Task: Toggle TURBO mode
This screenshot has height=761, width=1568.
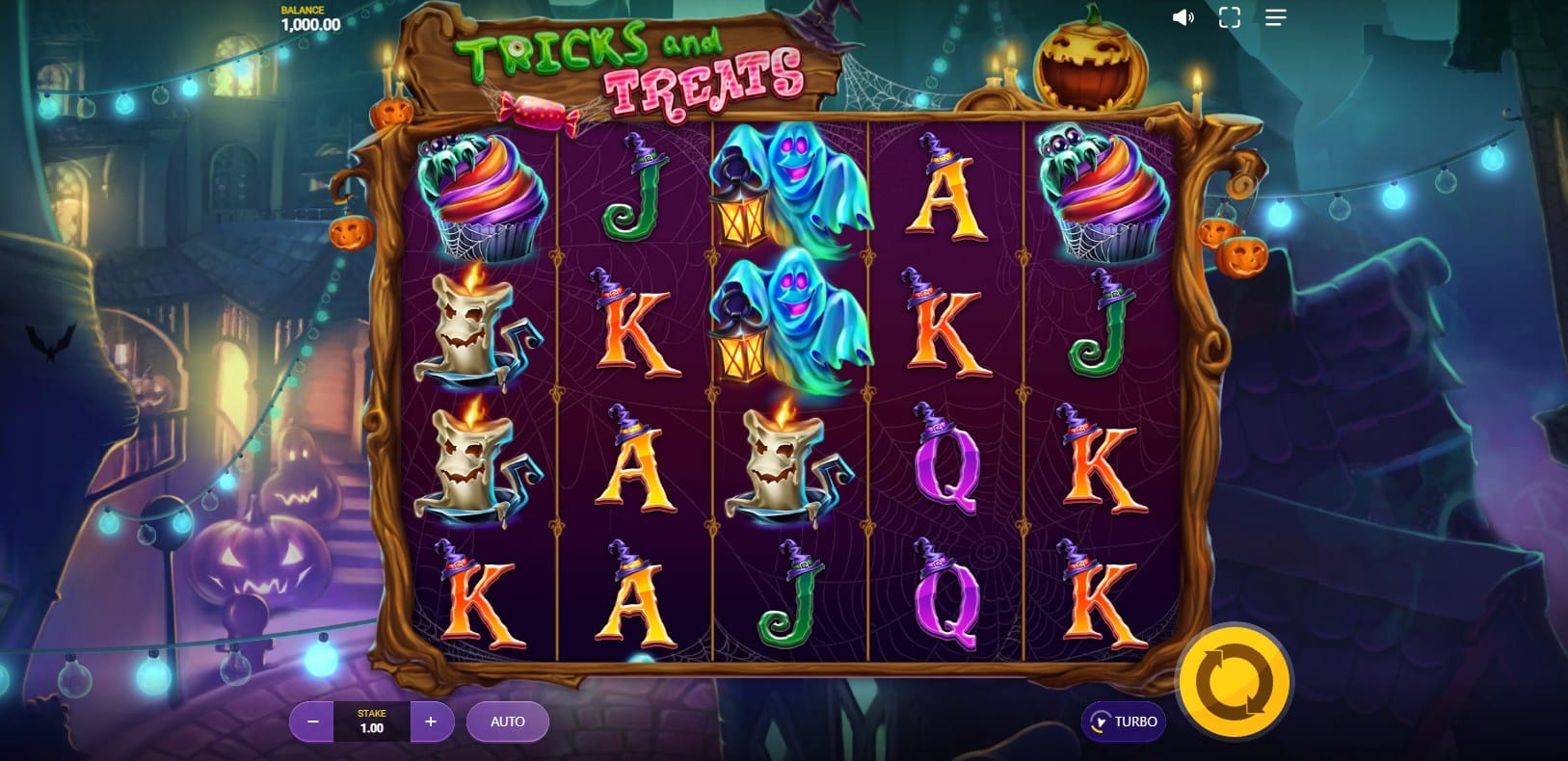Action: tap(1124, 722)
